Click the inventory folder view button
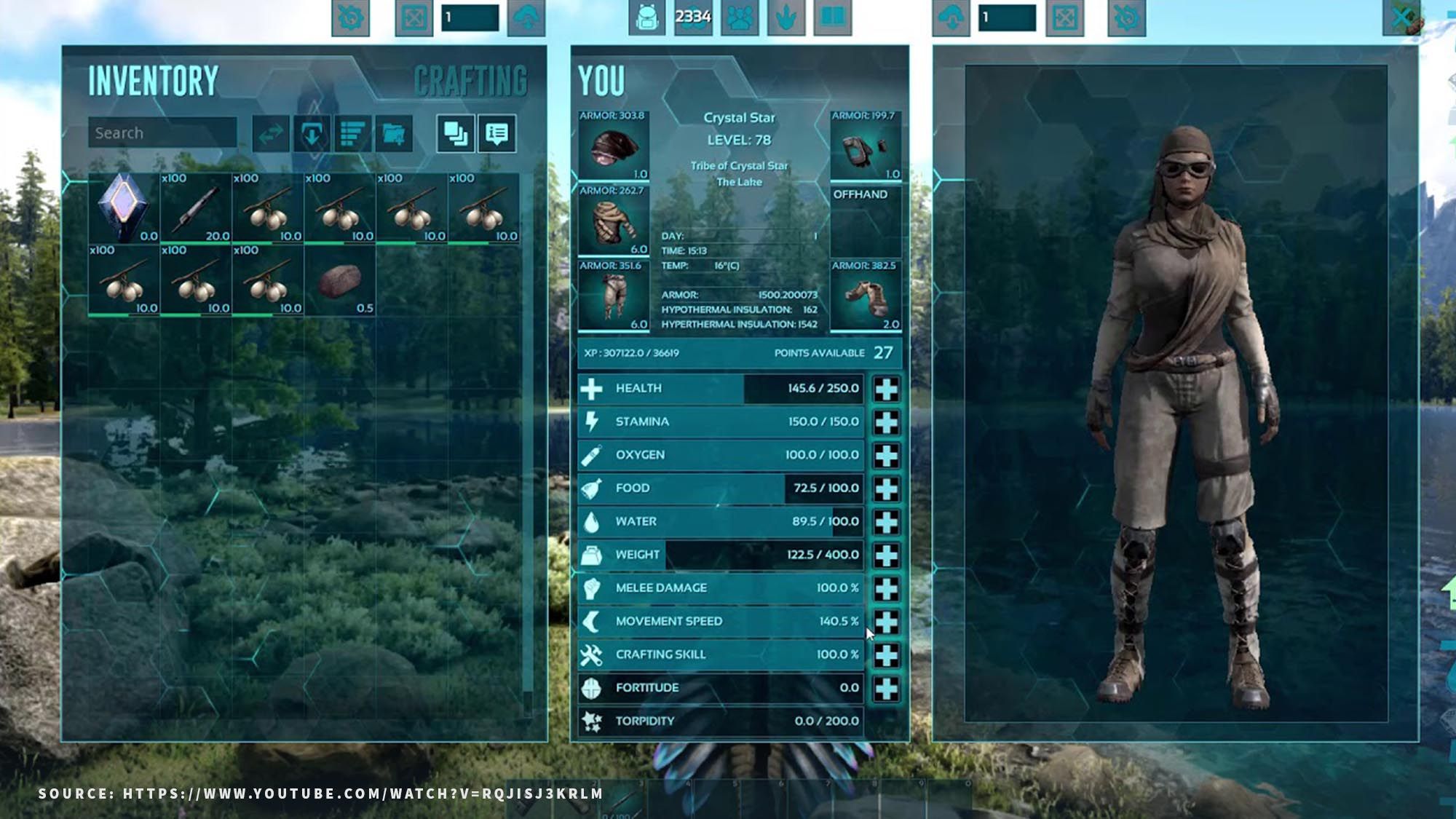1456x819 pixels. coord(393,134)
